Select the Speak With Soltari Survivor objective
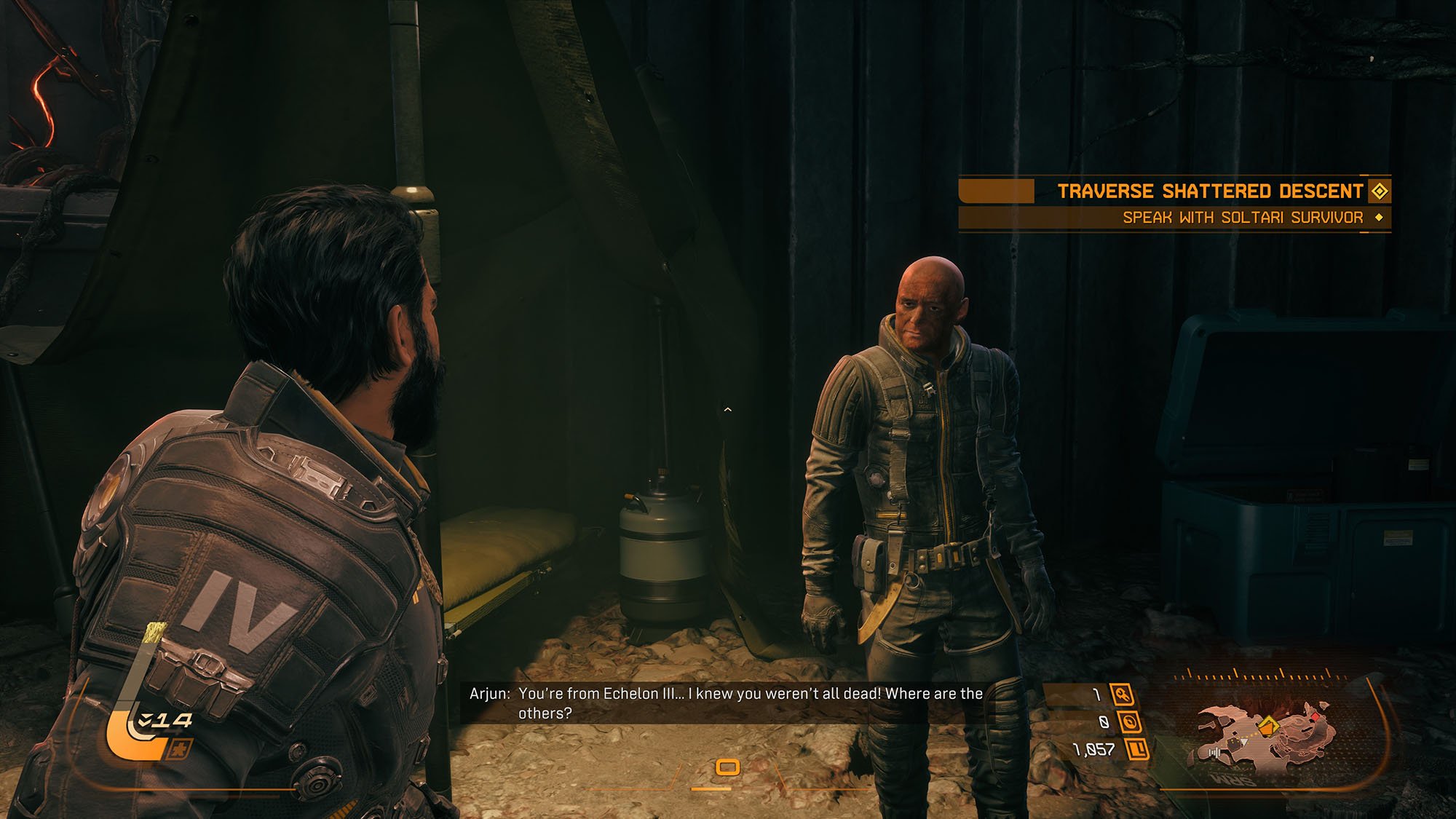Viewport: 1456px width, 819px height. click(1242, 217)
